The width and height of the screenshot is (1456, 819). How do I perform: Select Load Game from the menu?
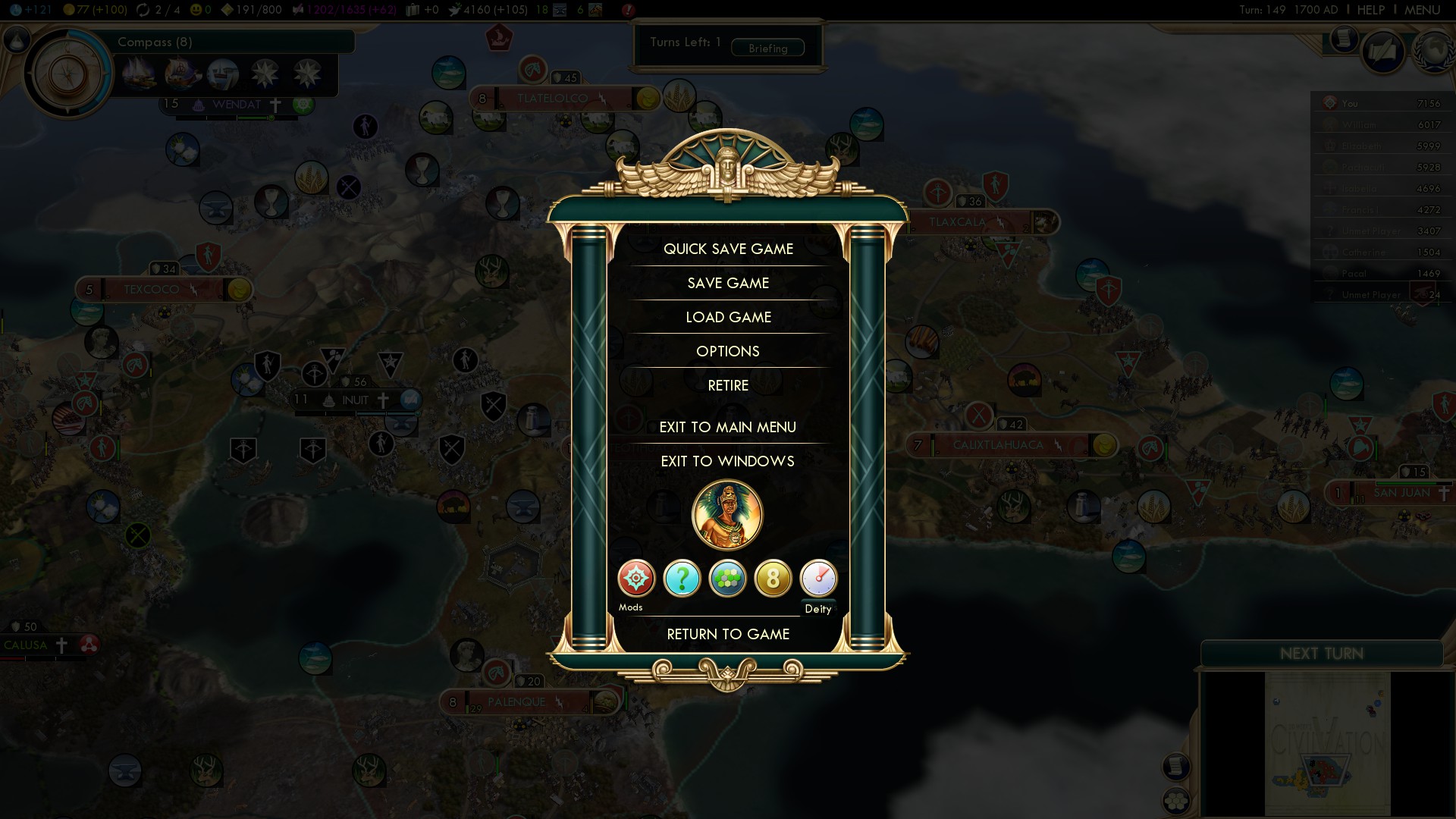coord(728,317)
